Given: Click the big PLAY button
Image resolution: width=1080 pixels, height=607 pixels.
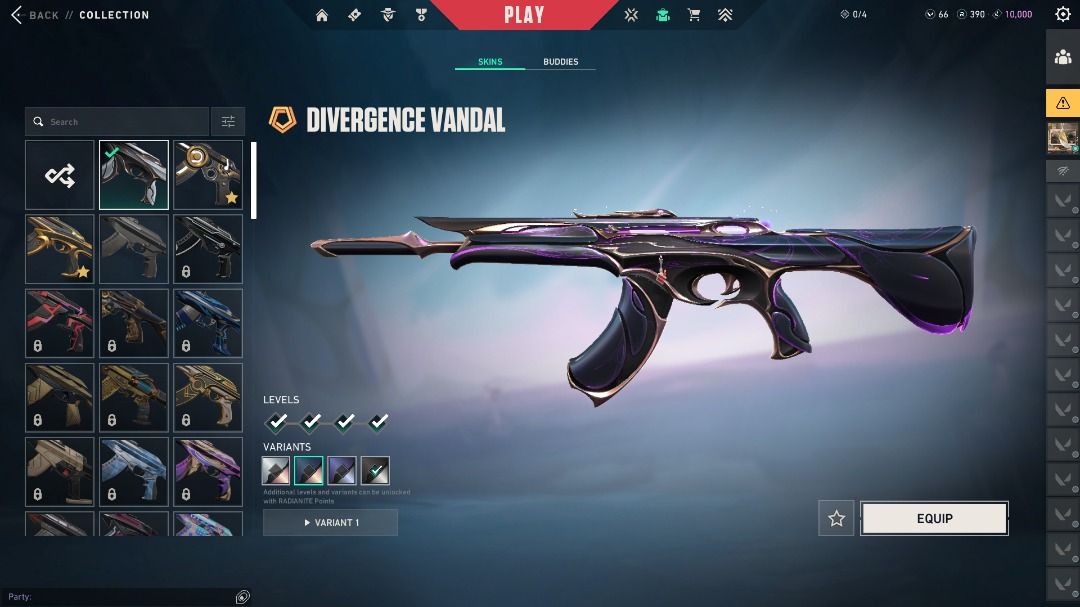Looking at the screenshot, I should 524,15.
